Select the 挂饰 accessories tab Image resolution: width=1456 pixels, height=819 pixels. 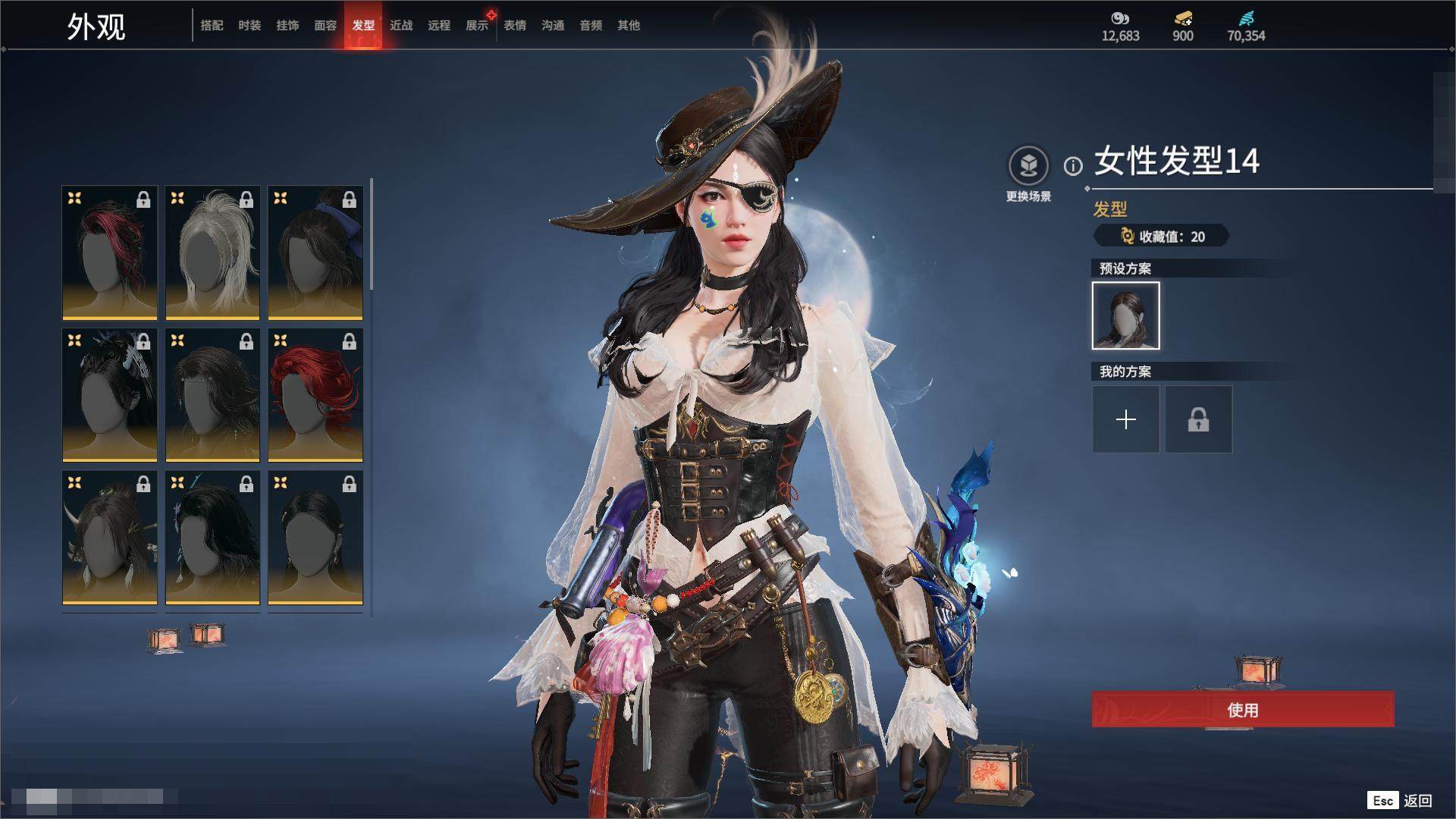point(287,26)
